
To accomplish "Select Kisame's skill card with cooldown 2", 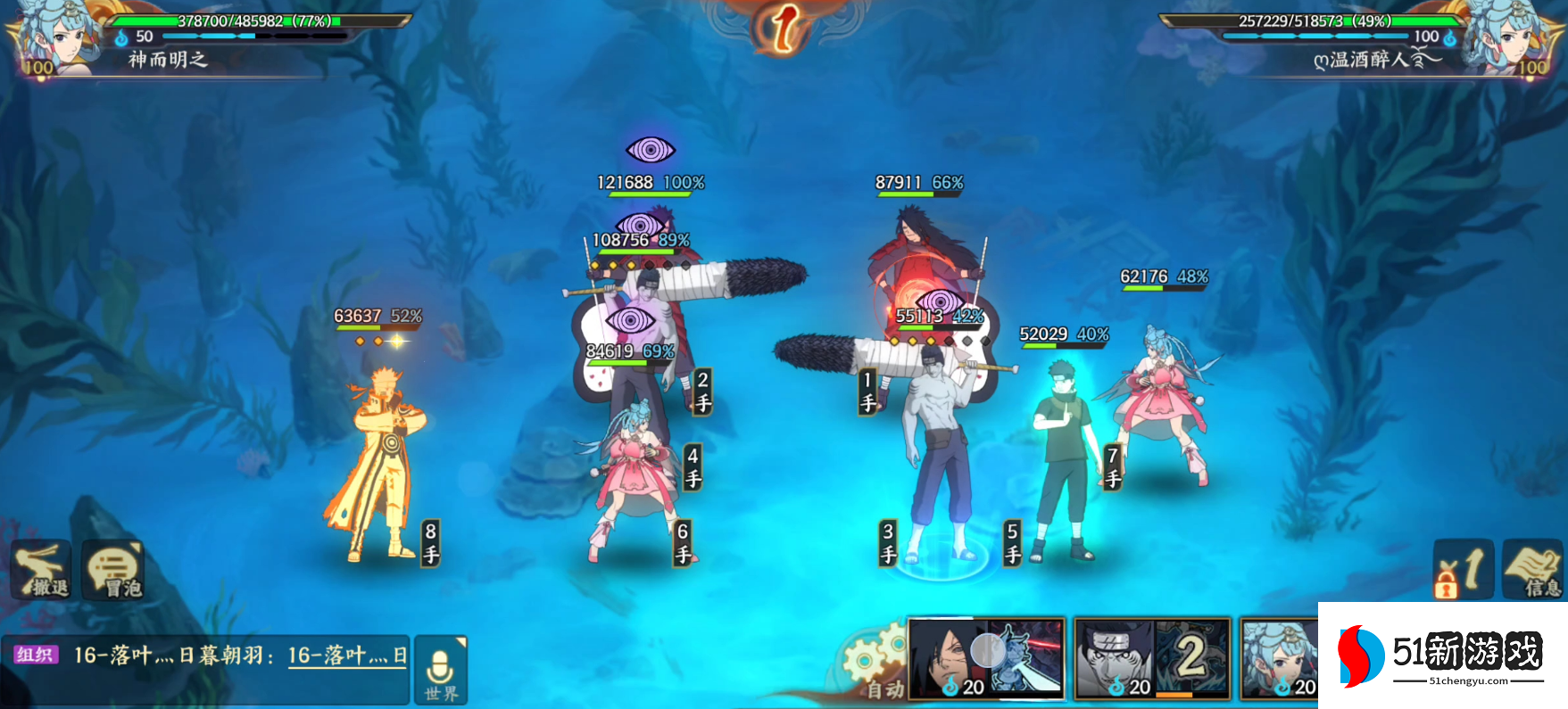I will coord(1151,658).
